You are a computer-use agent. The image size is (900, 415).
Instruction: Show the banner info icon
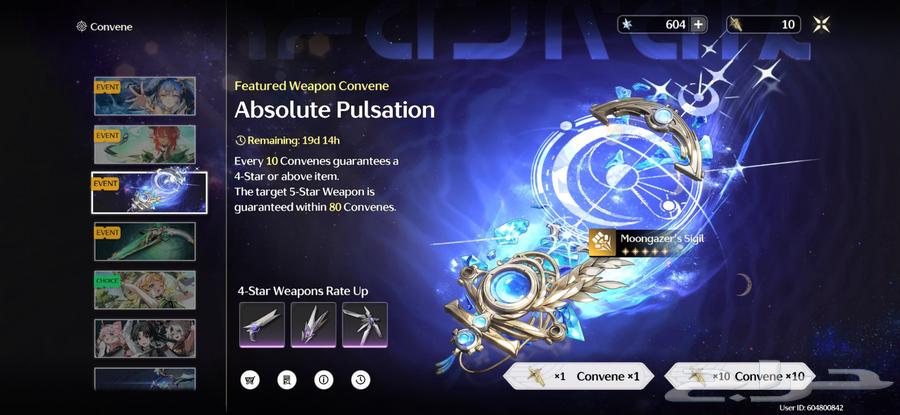[x=323, y=380]
